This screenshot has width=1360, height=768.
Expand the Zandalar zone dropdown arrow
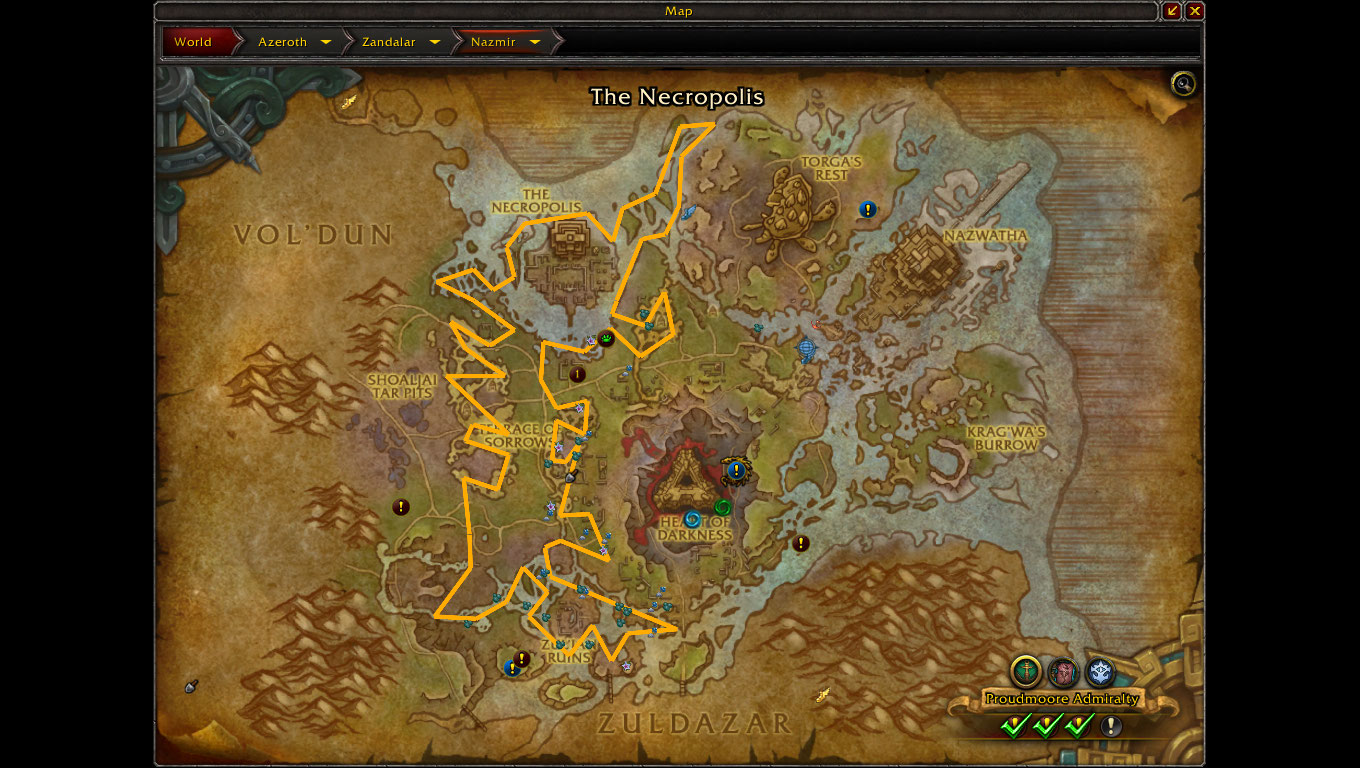click(435, 42)
